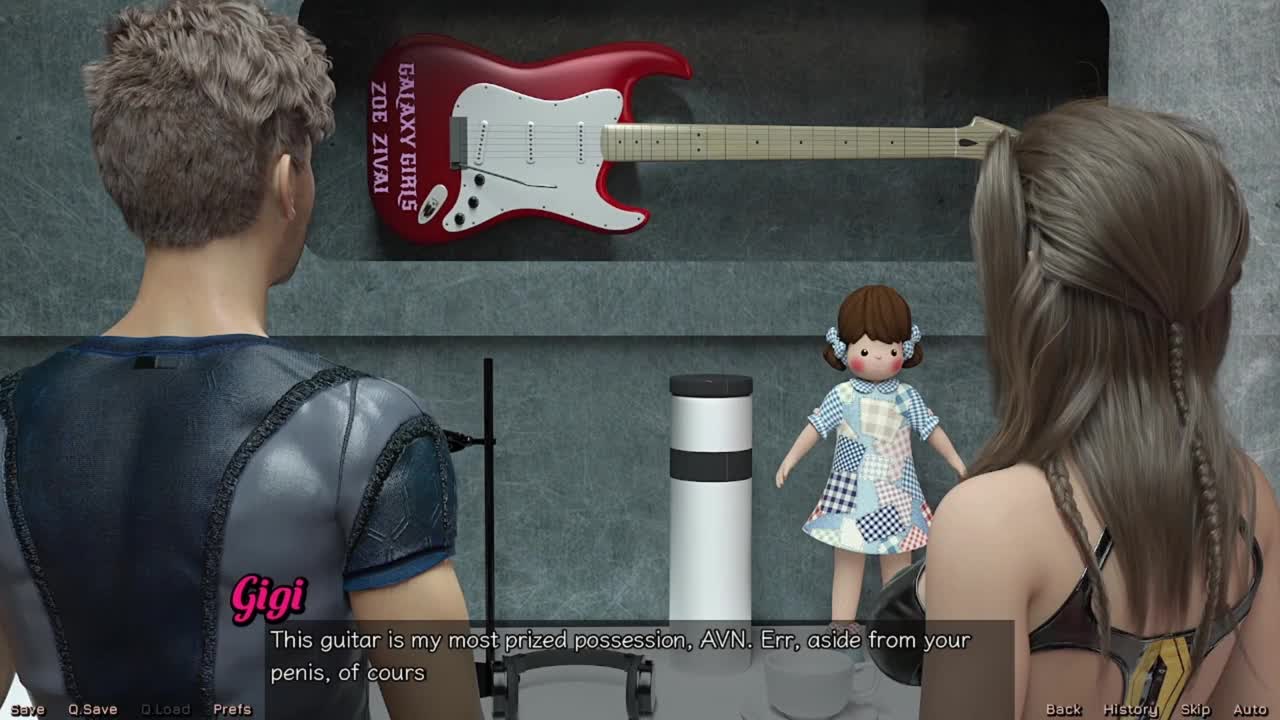This screenshot has height=720, width=1280.
Task: Activate the Skip dialogue option
Action: [1195, 709]
